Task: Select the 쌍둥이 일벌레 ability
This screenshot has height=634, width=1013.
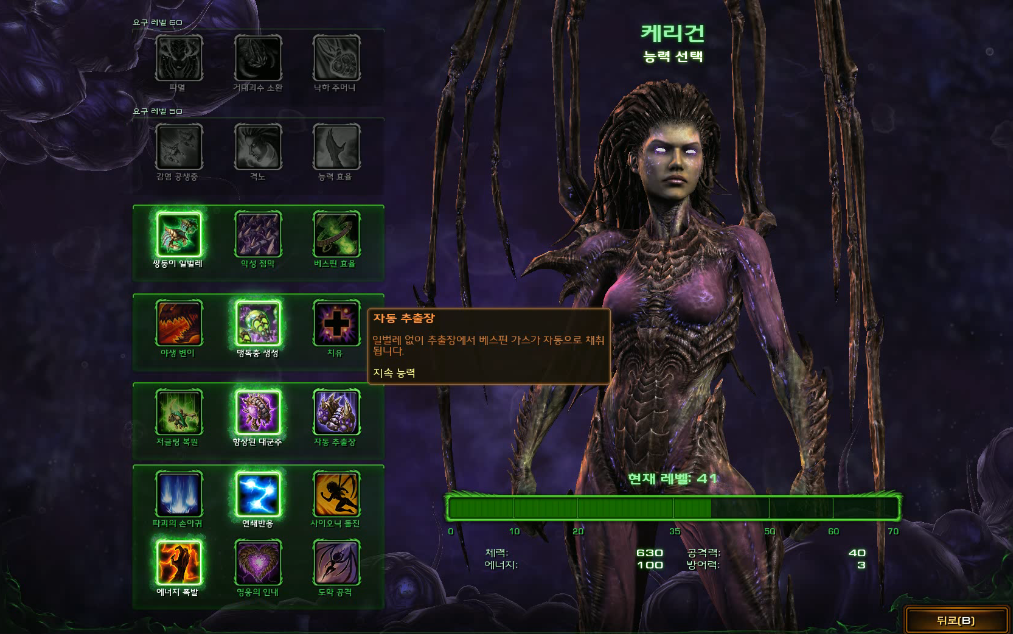Action: (x=179, y=234)
